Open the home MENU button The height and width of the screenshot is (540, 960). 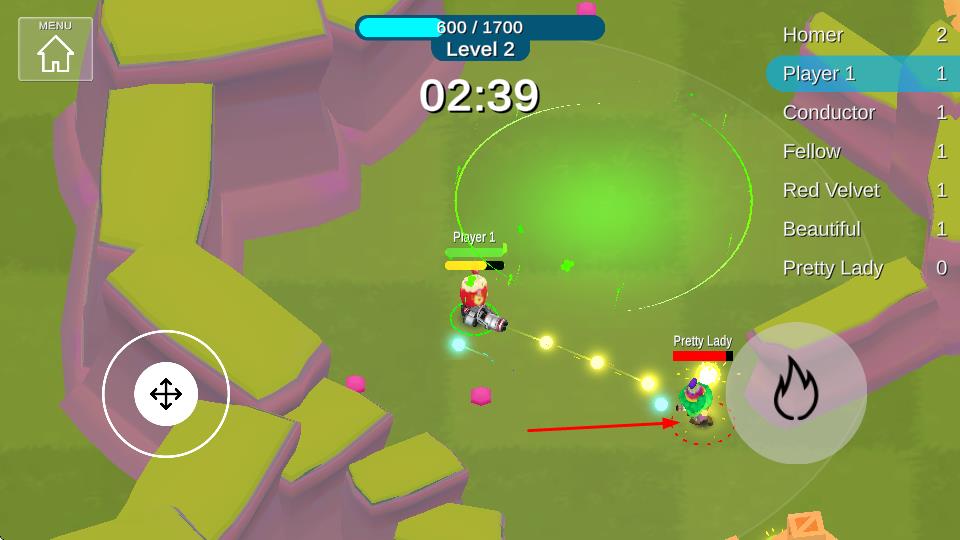pyautogui.click(x=55, y=48)
